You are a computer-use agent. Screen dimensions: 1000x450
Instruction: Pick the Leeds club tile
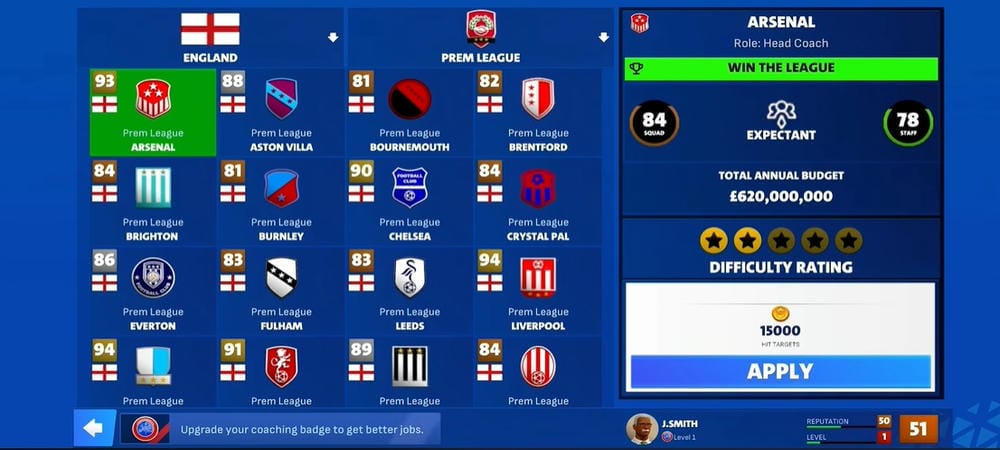[x=409, y=291]
